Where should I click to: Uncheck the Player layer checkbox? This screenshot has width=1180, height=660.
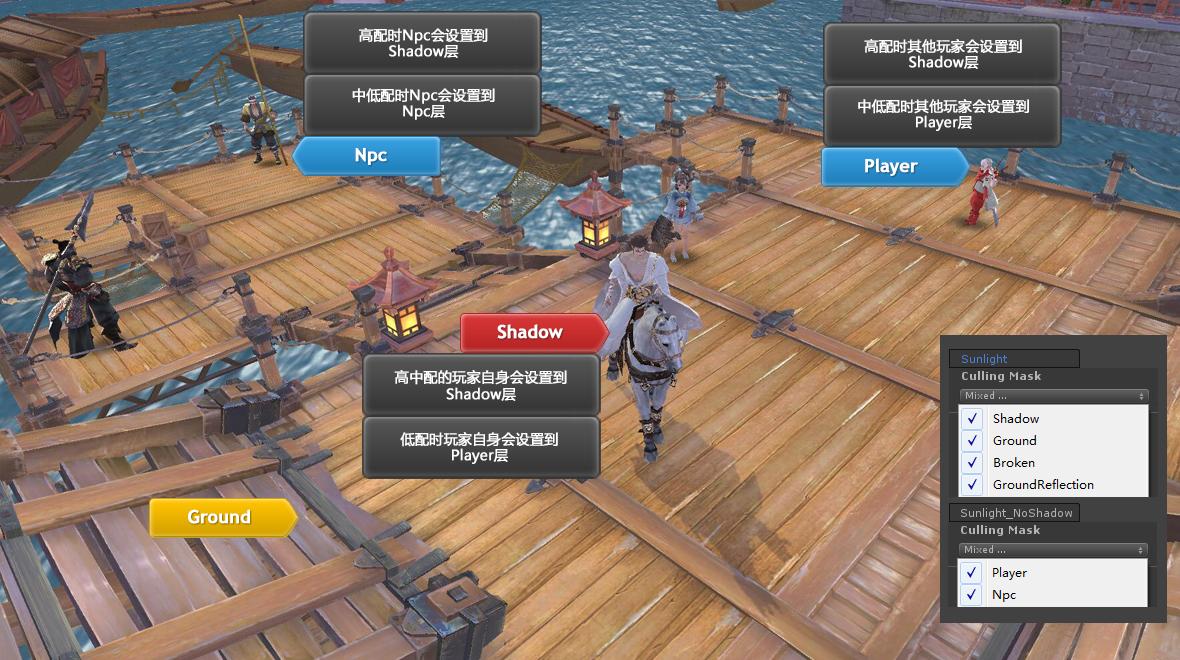(x=971, y=573)
